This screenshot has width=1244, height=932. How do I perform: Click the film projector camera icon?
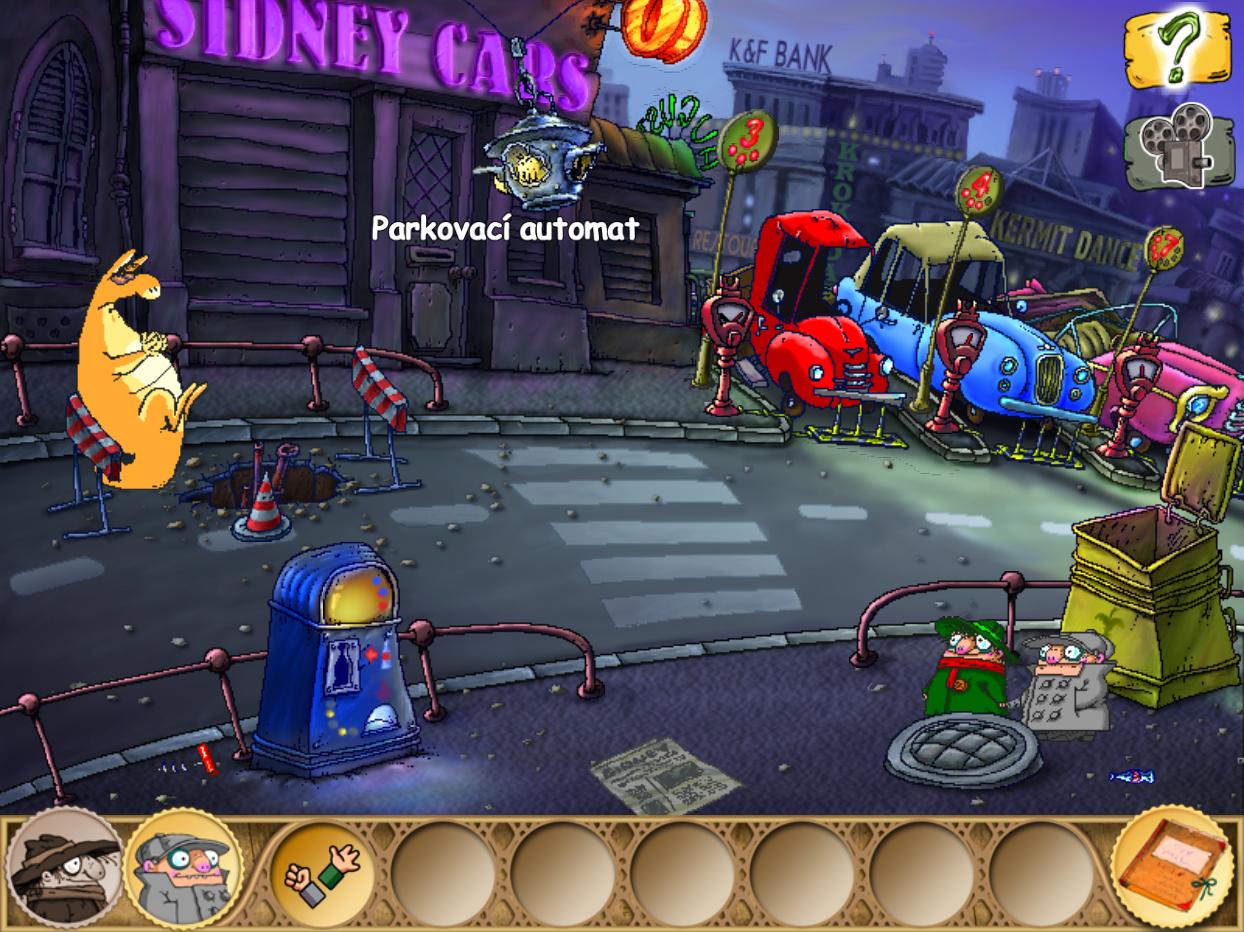pyautogui.click(x=1176, y=148)
